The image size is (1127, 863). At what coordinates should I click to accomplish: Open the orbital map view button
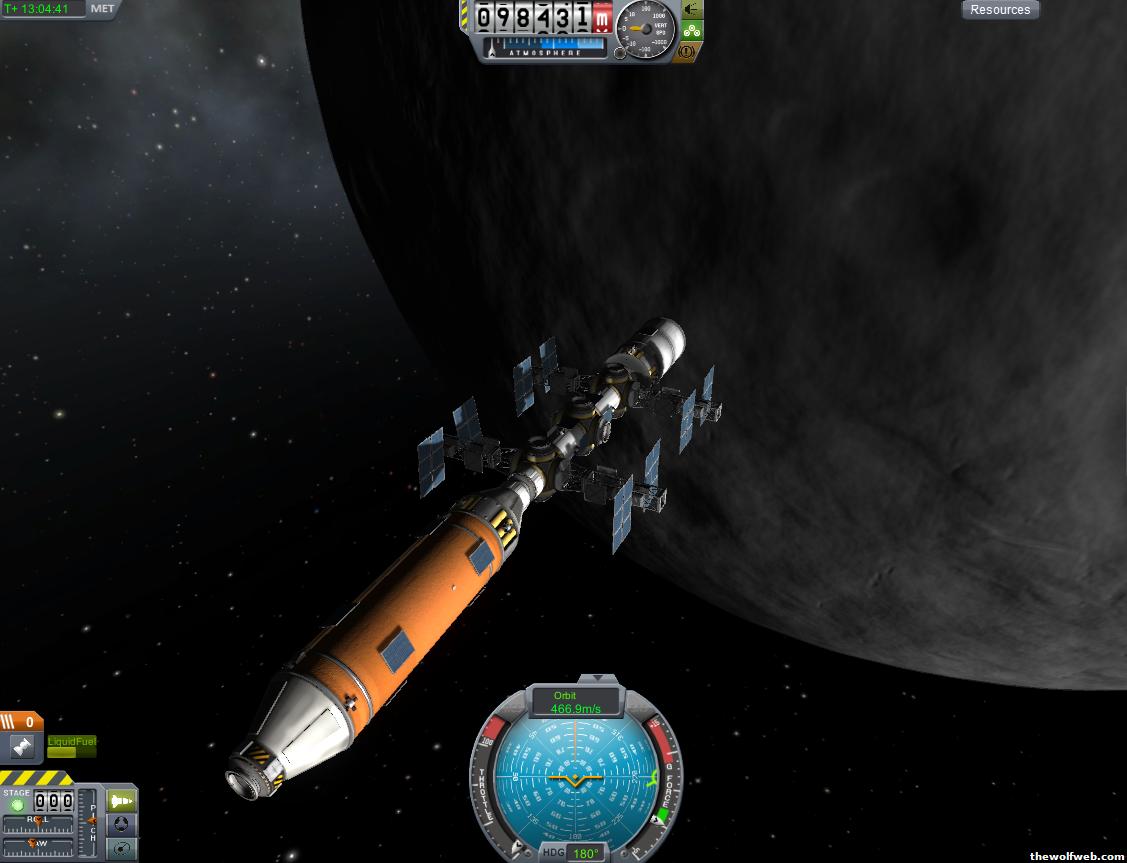click(121, 849)
